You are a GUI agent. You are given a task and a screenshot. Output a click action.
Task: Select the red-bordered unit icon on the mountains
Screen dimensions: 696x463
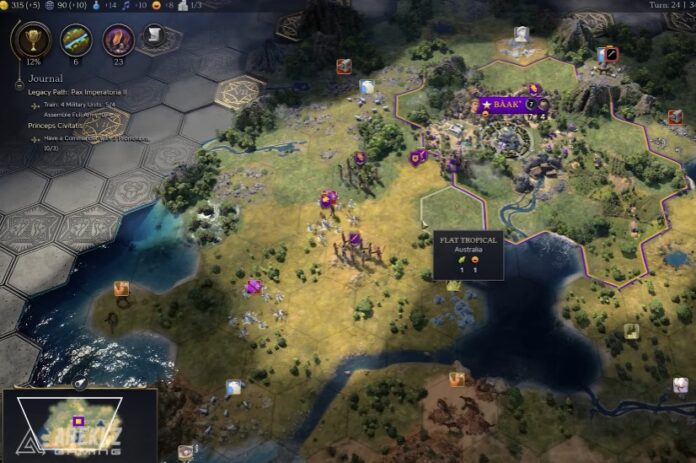[x=611, y=54]
